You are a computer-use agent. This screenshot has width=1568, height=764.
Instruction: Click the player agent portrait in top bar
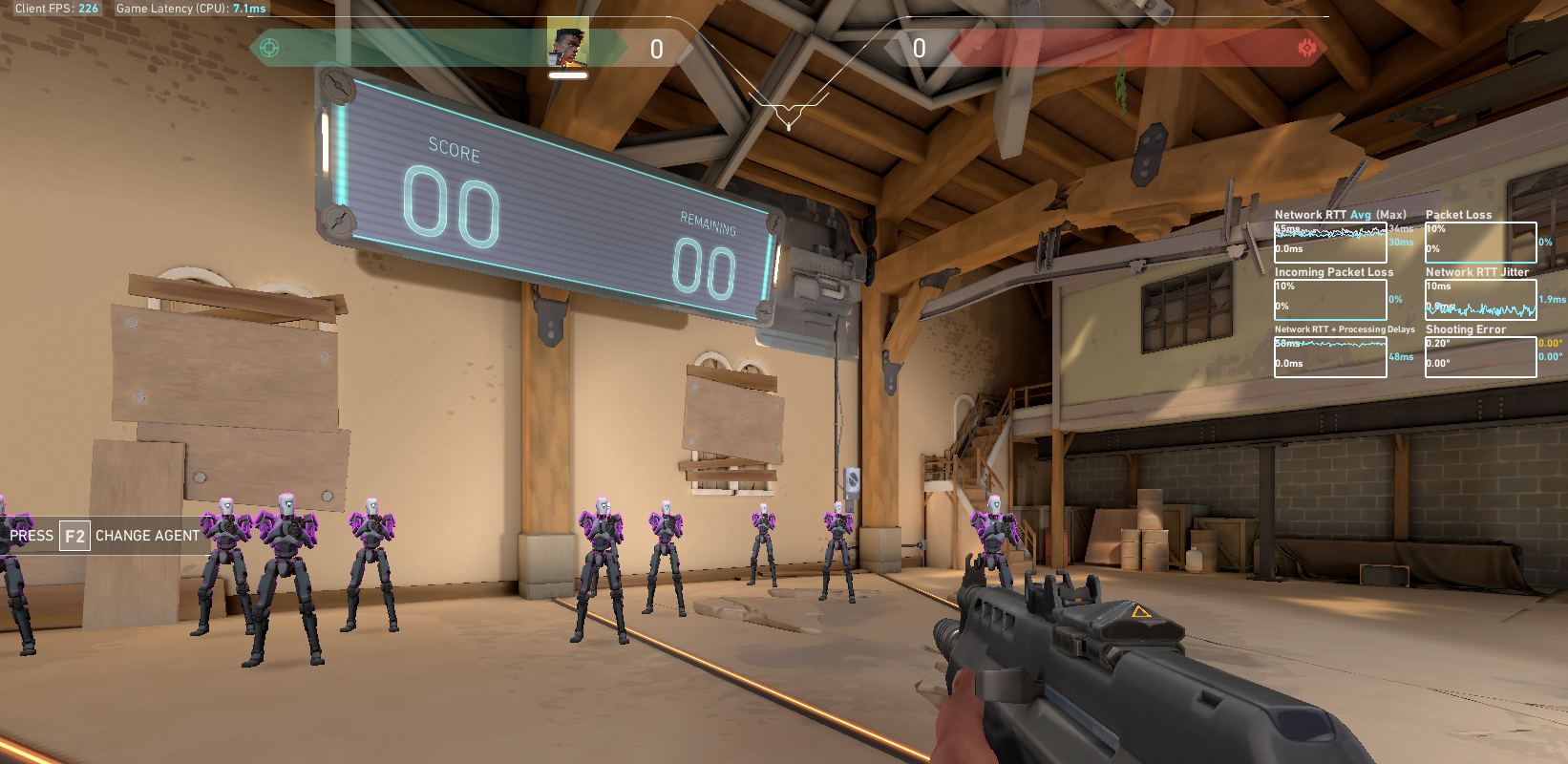click(567, 47)
